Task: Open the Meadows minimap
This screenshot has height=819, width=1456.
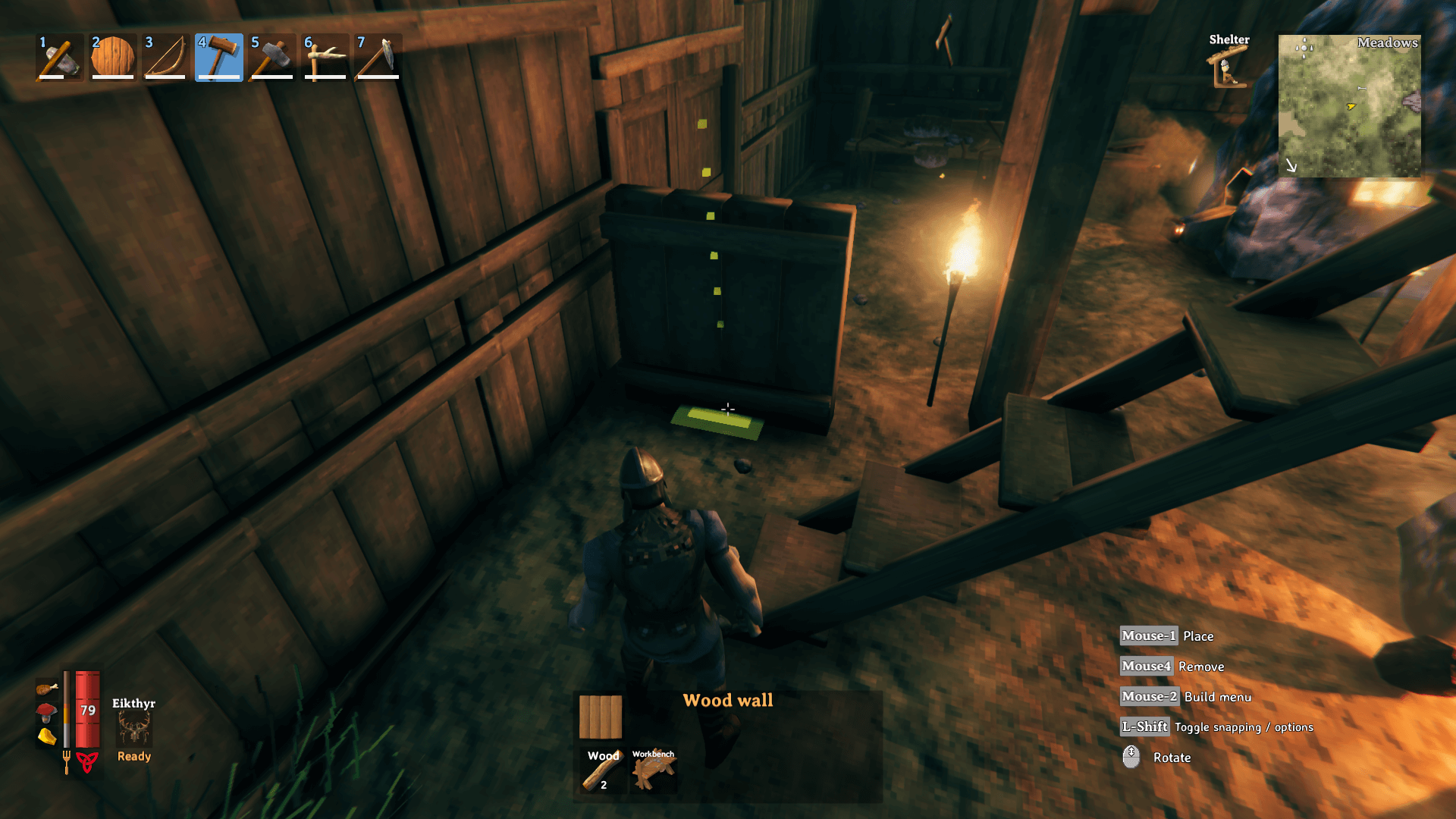Action: pos(1349,106)
